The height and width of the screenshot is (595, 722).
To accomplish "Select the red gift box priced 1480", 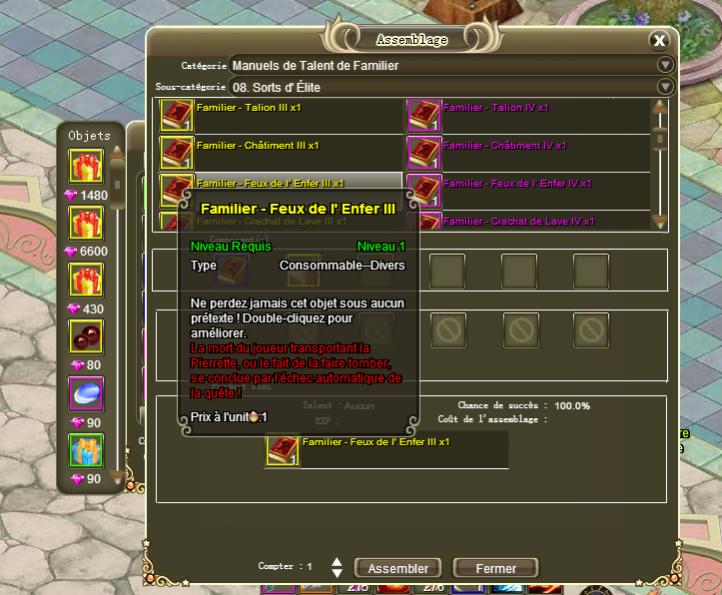I will coord(86,166).
